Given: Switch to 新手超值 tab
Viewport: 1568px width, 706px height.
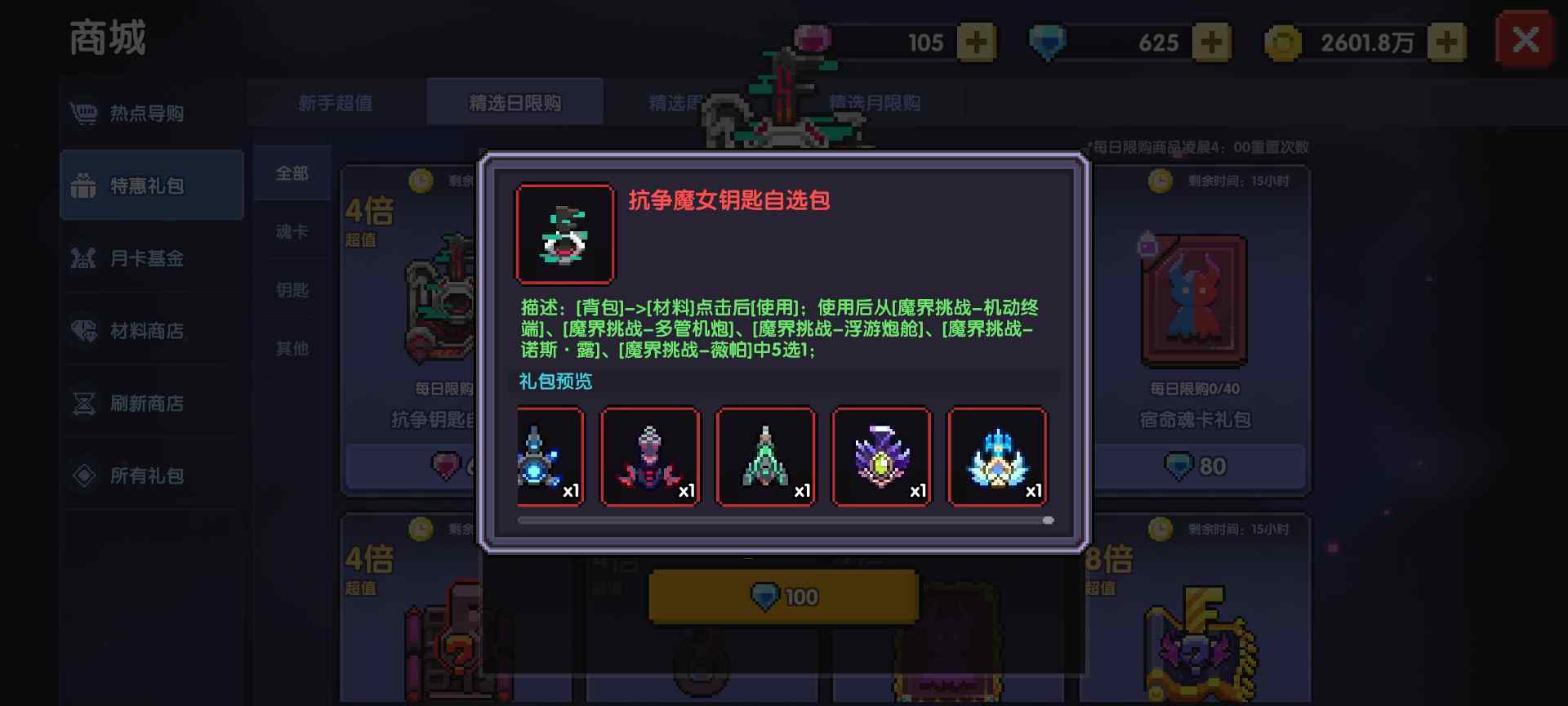Looking at the screenshot, I should pos(336,103).
